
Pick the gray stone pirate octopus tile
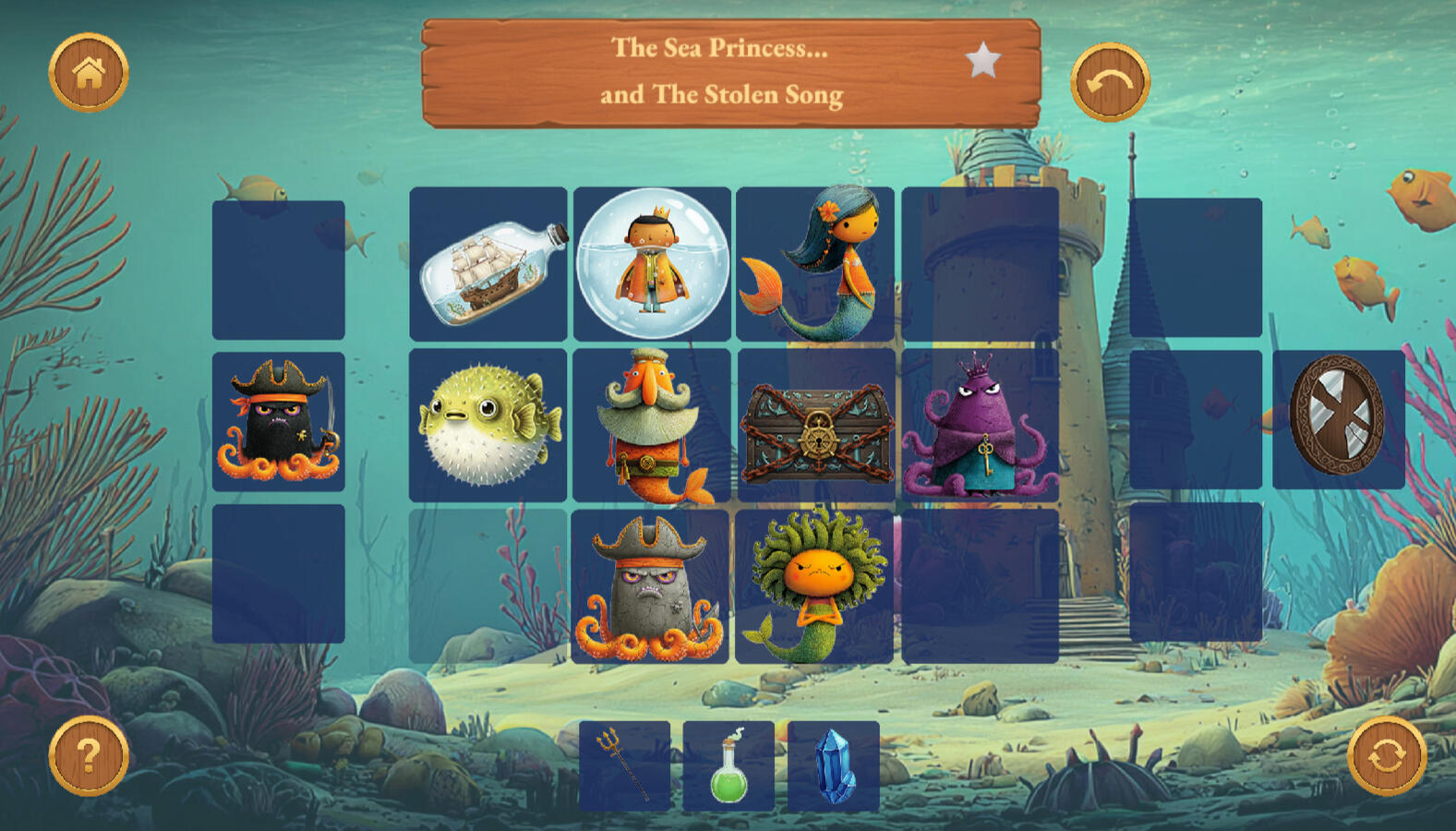[650, 586]
